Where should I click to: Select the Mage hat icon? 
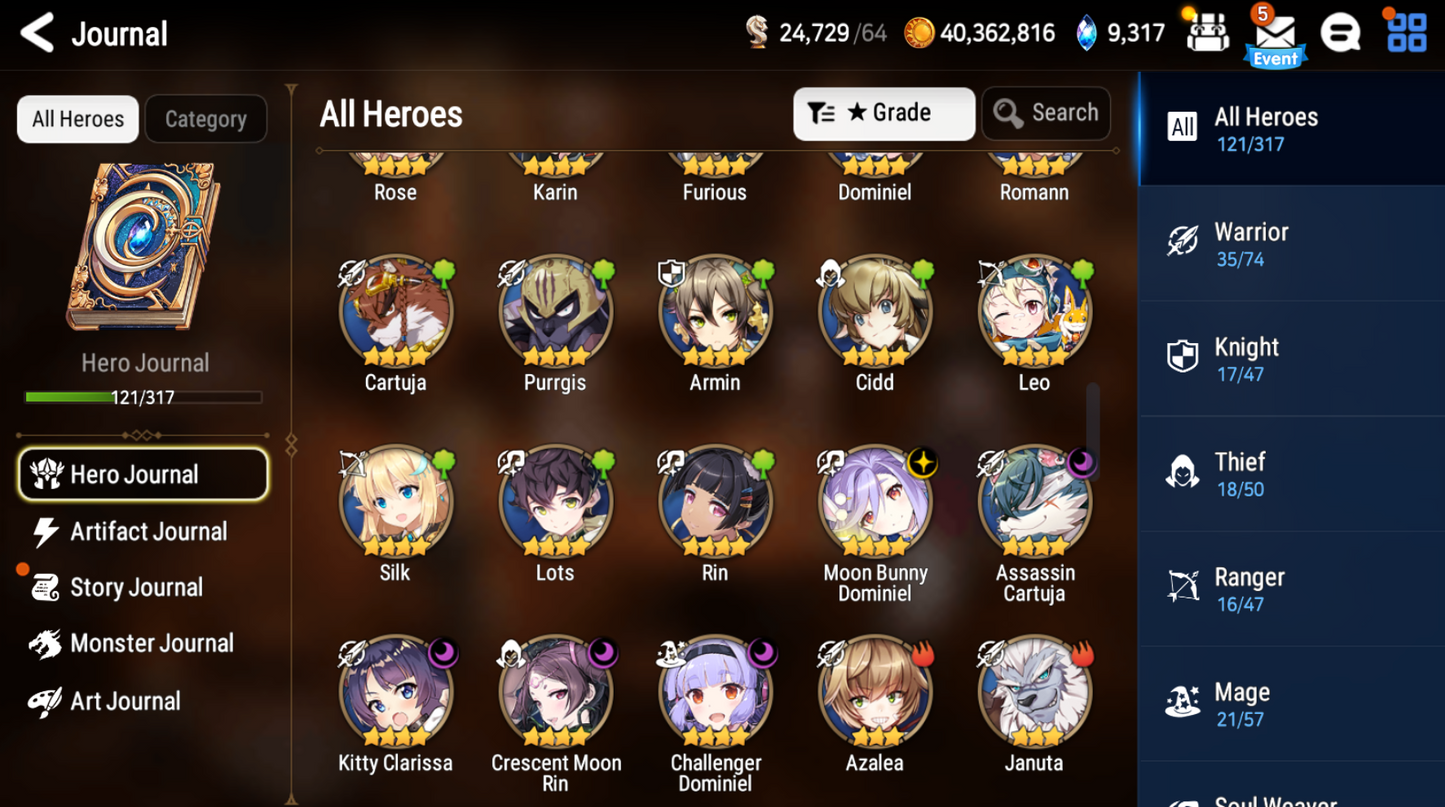point(1183,701)
